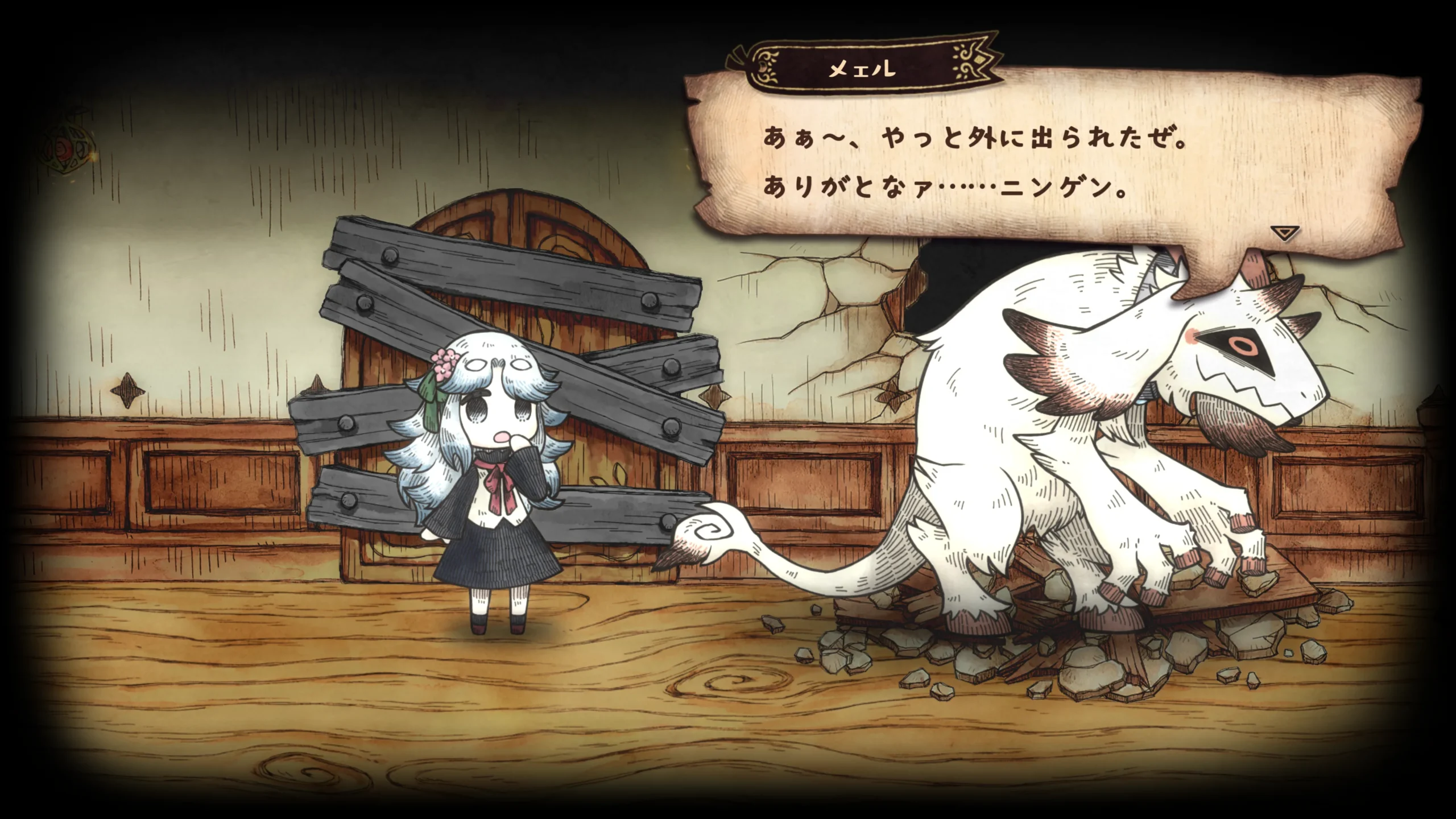The image size is (1456, 819).
Task: Advance dialogue by clicking the speech bubble
Action: click(x=1024, y=165)
